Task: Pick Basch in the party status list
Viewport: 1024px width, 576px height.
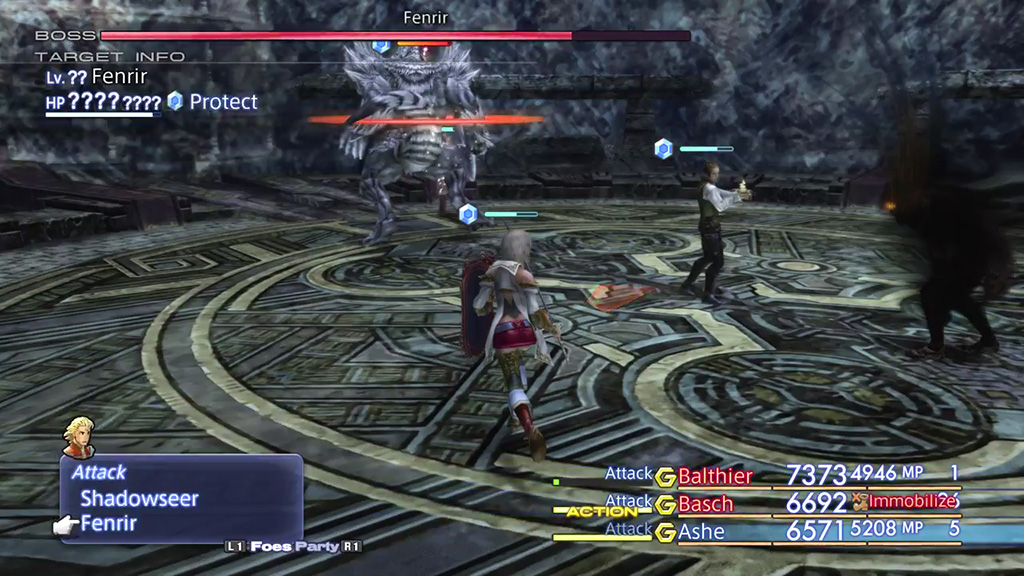Action: 706,503
